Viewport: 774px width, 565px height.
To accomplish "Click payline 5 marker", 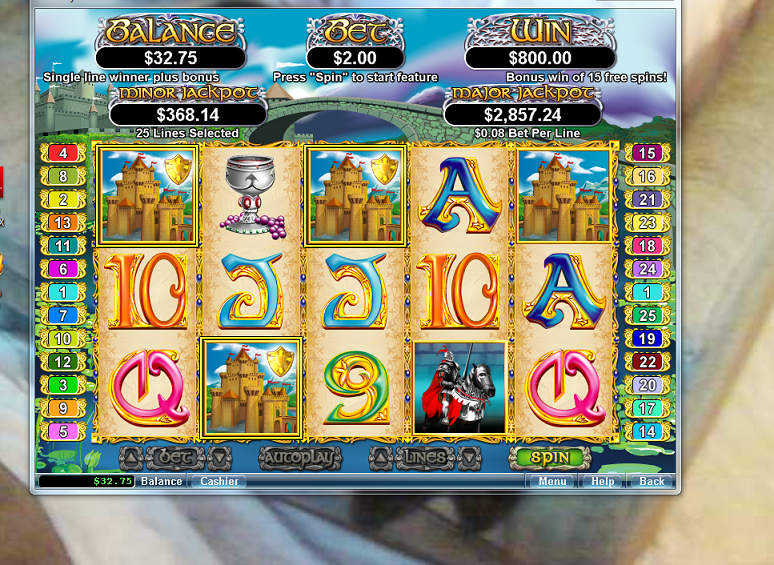I will [x=63, y=432].
